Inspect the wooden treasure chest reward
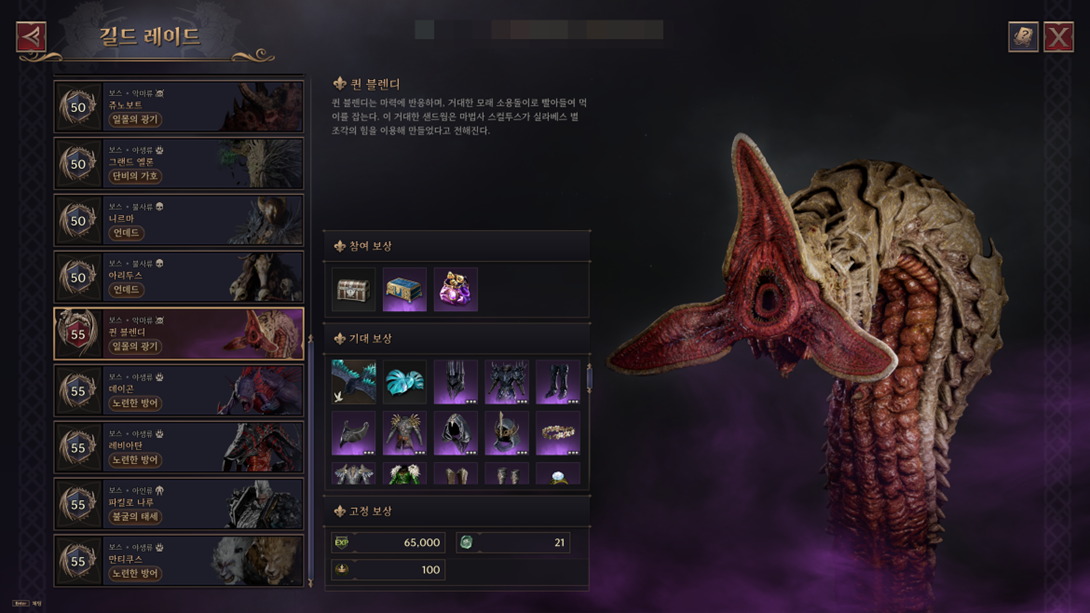Viewport: 1090px width, 613px height. click(354, 290)
